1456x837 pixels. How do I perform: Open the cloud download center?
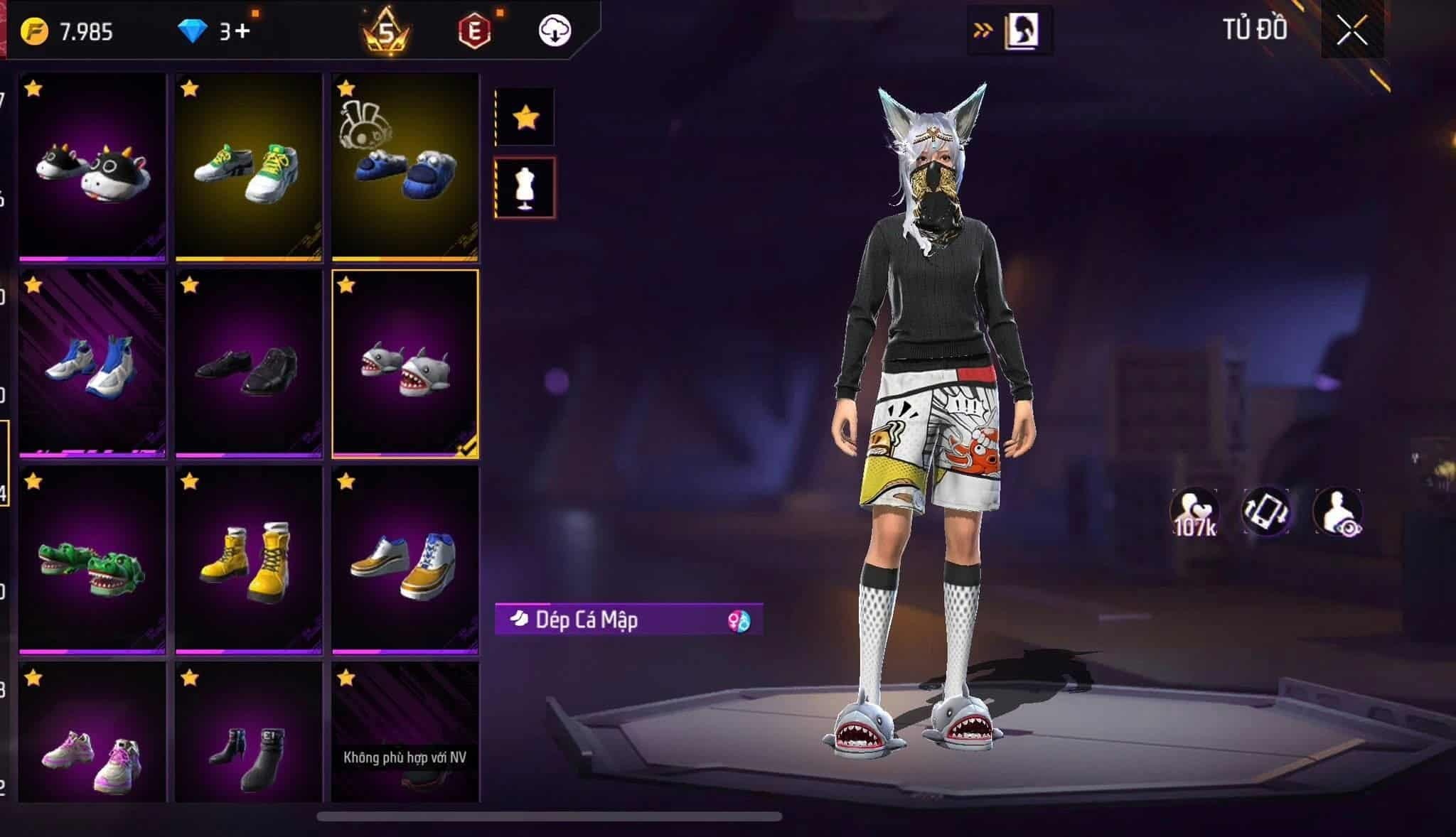(555, 31)
